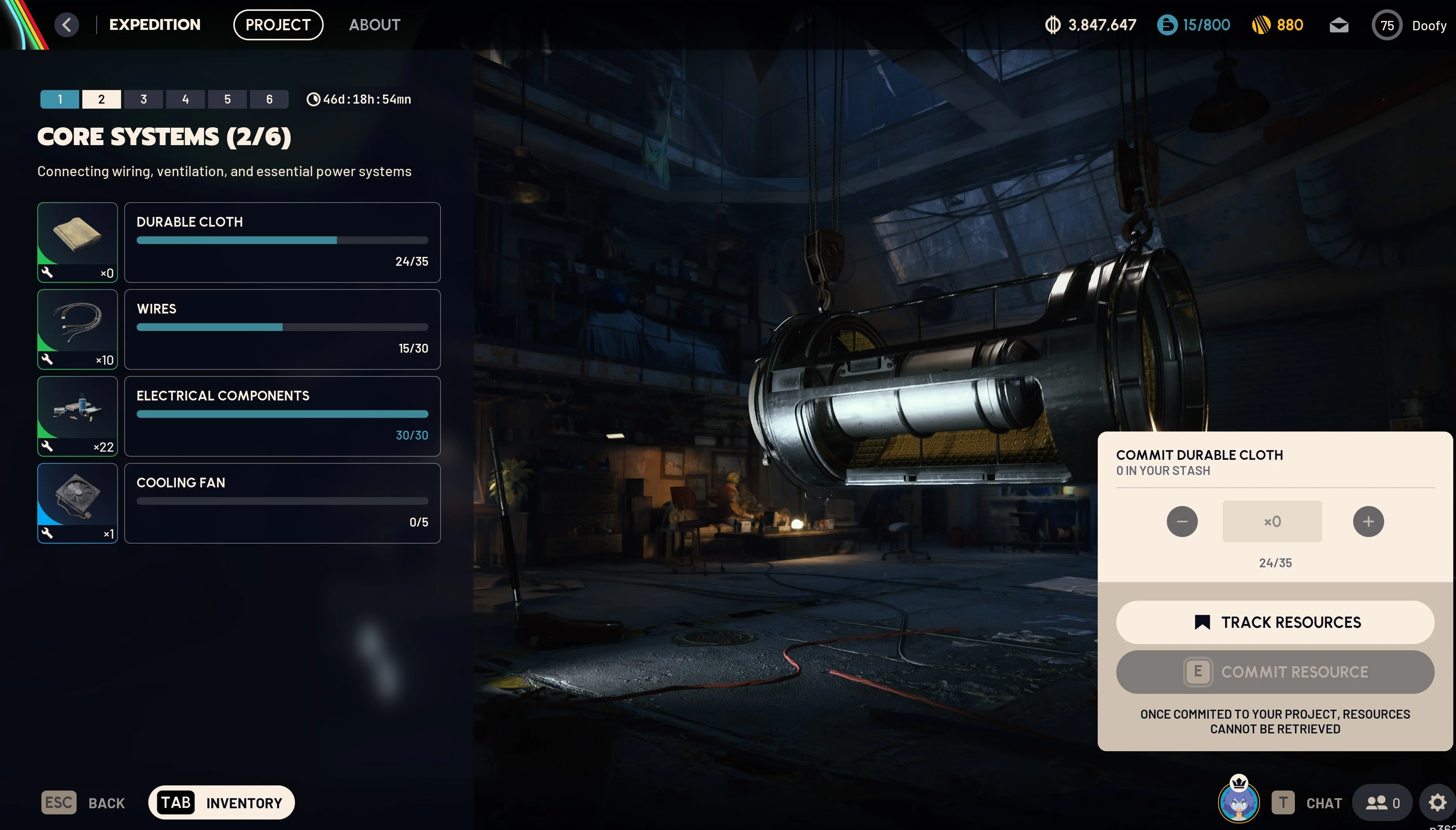Commit the Durable Cloth resource
Viewport: 1456px width, 830px height.
pos(1275,672)
